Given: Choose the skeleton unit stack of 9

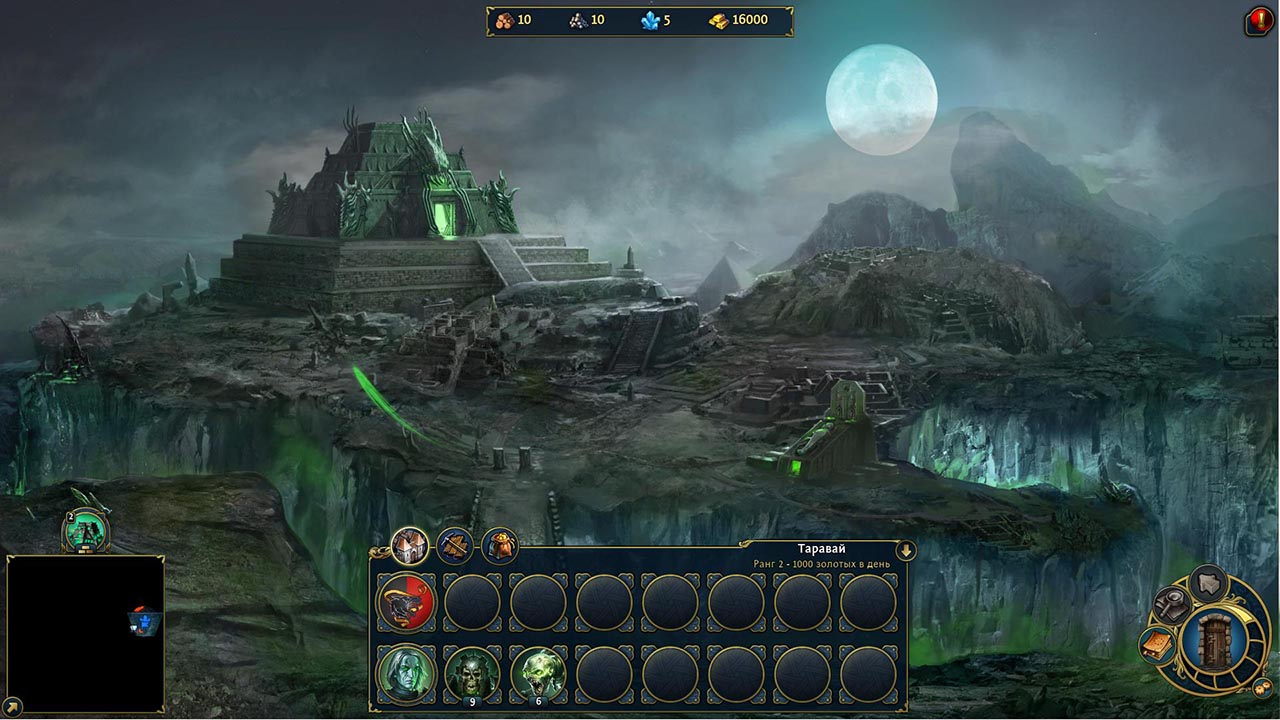Looking at the screenshot, I should pyautogui.click(x=472, y=674).
